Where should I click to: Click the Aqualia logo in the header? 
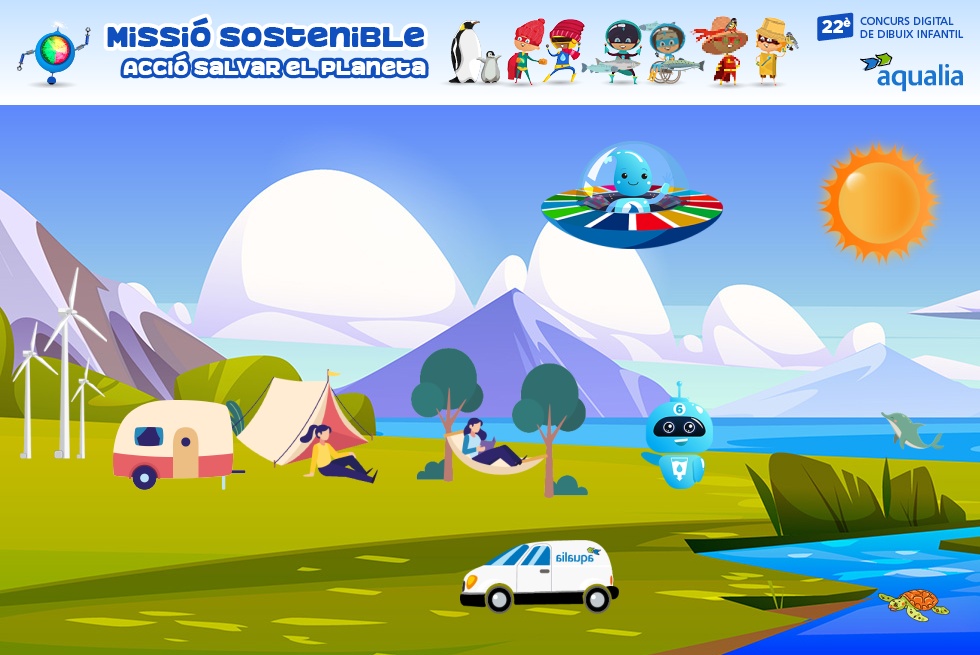click(x=911, y=72)
